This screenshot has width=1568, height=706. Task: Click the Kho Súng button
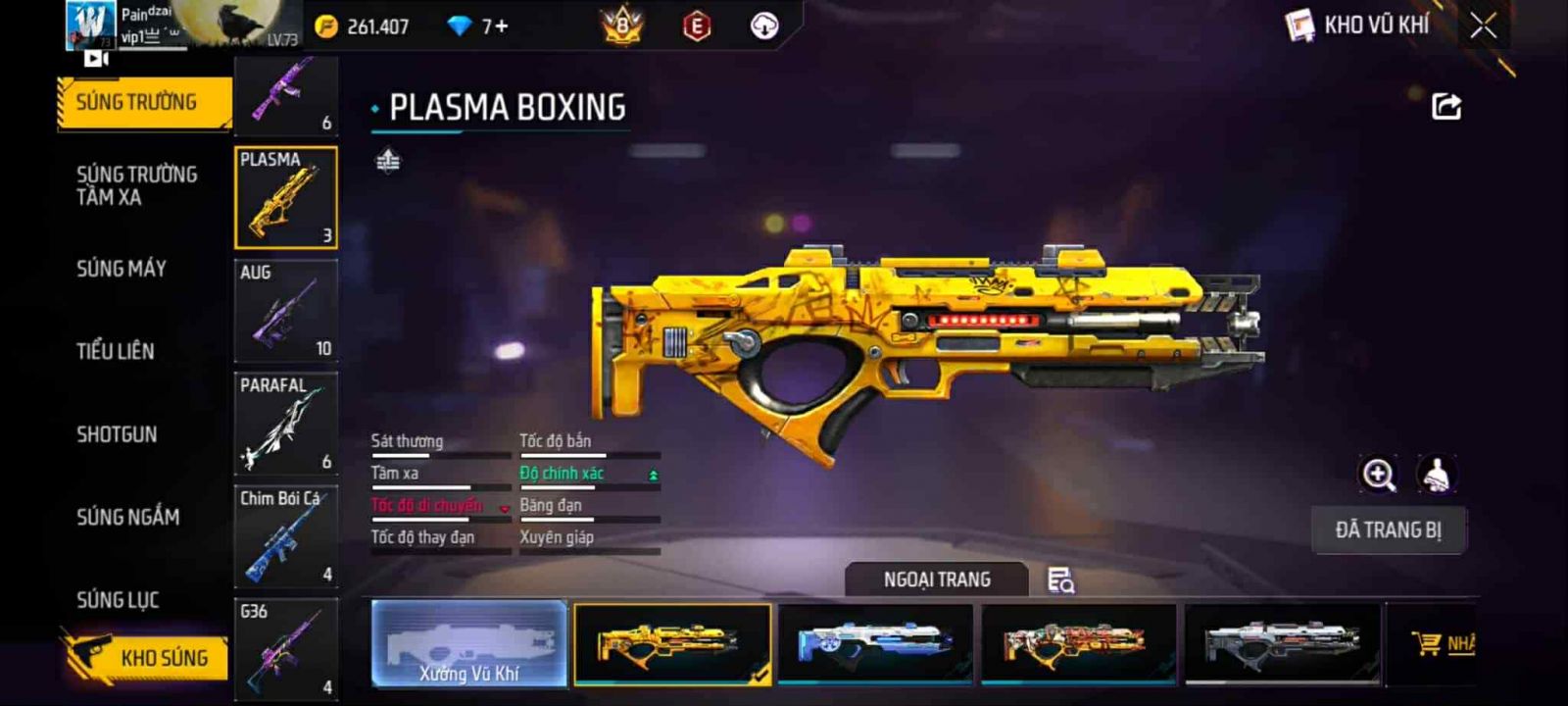point(147,657)
